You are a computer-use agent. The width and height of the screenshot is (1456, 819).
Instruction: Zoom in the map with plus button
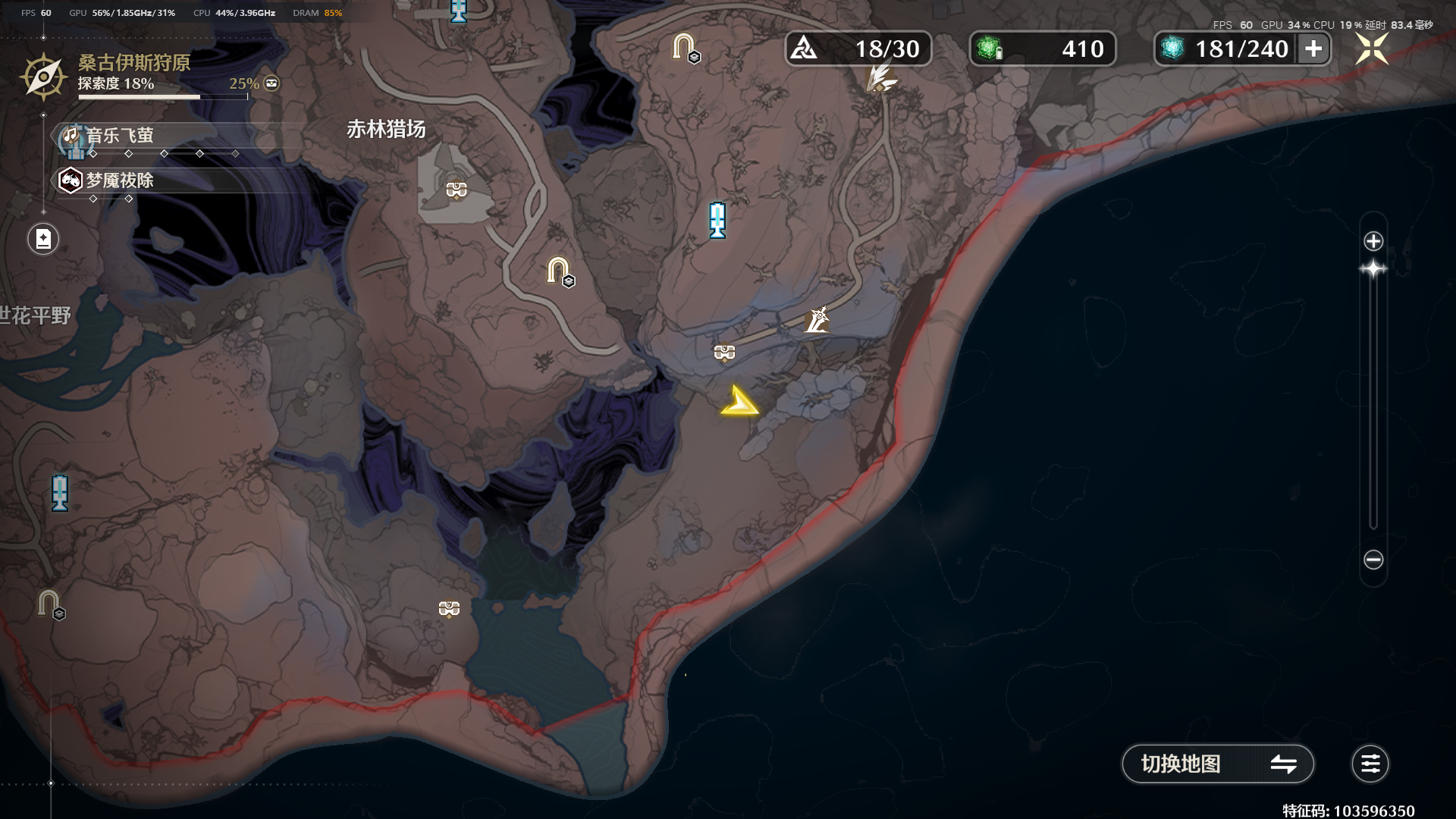pyautogui.click(x=1373, y=241)
